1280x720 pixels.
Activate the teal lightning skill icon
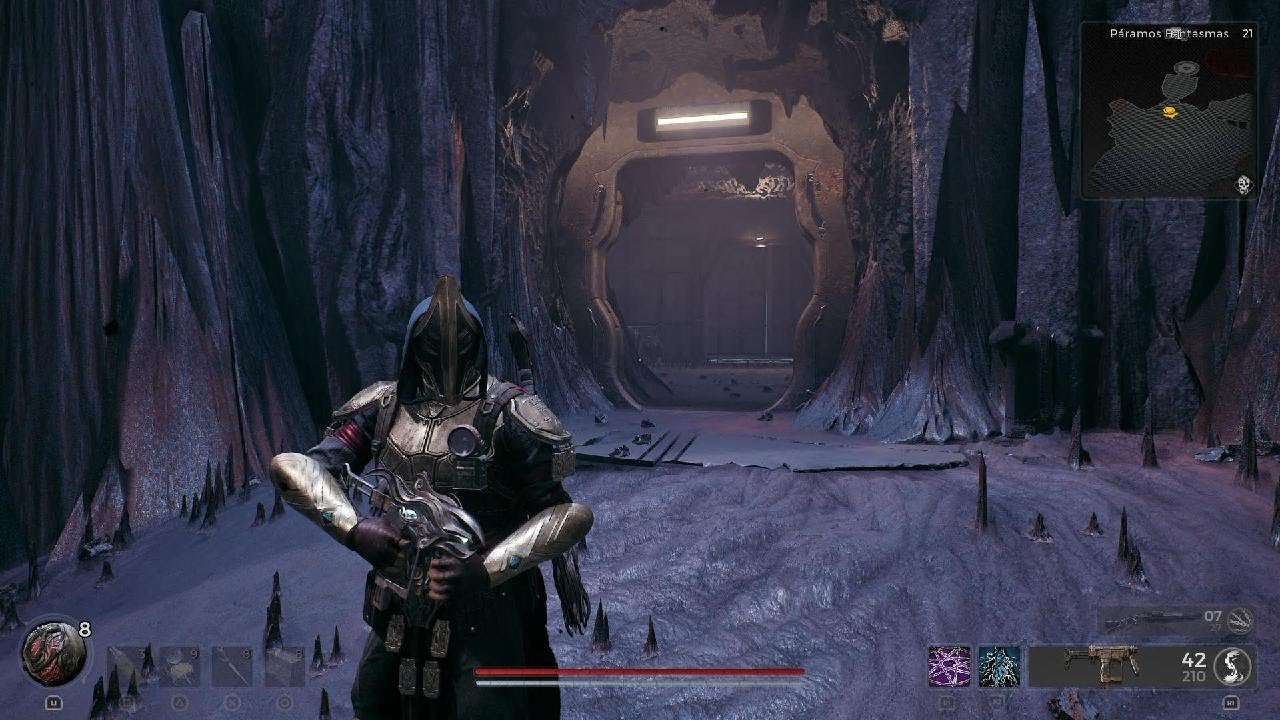pyautogui.click(x=999, y=666)
